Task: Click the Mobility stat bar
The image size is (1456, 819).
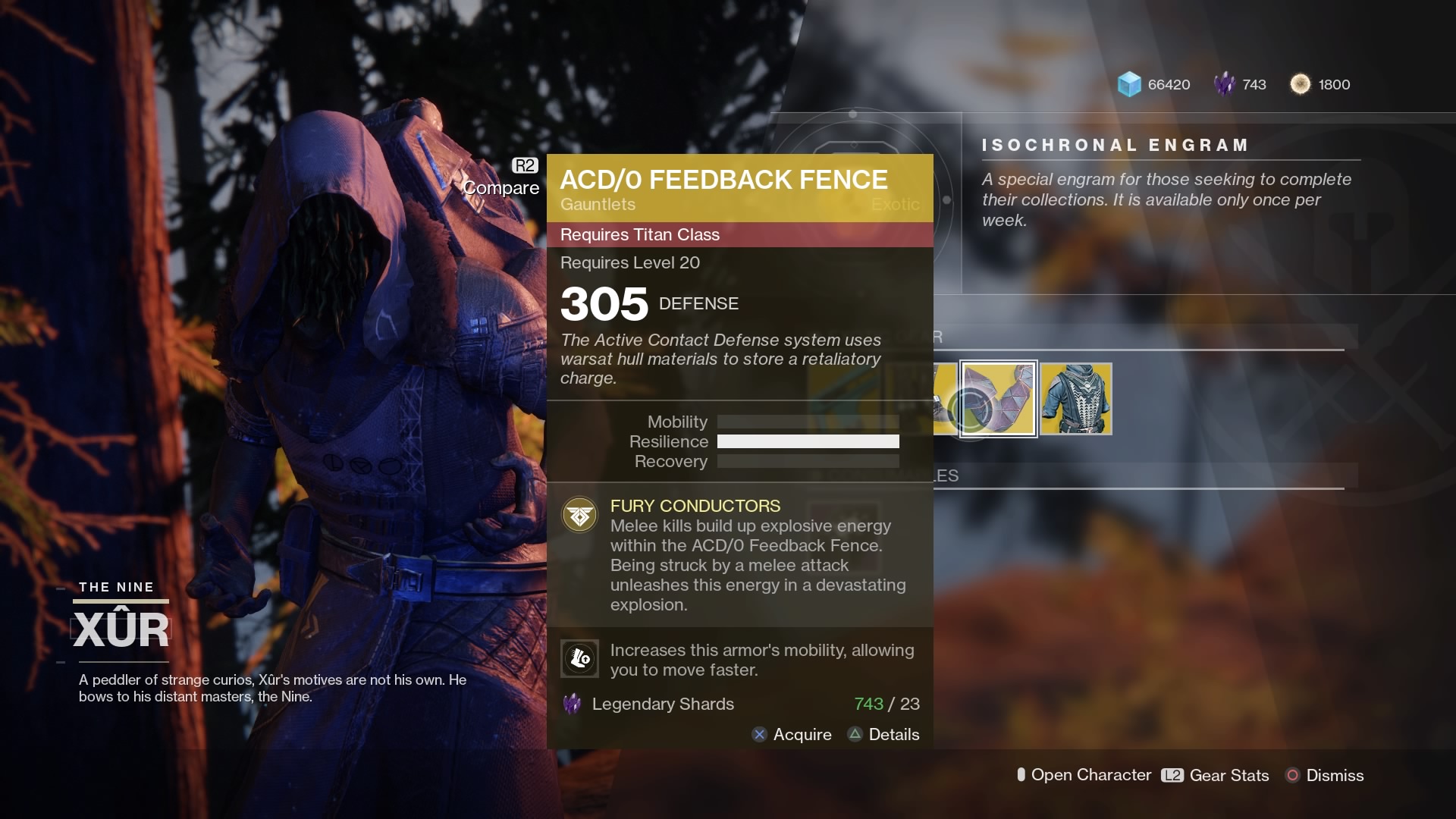Action: (808, 422)
